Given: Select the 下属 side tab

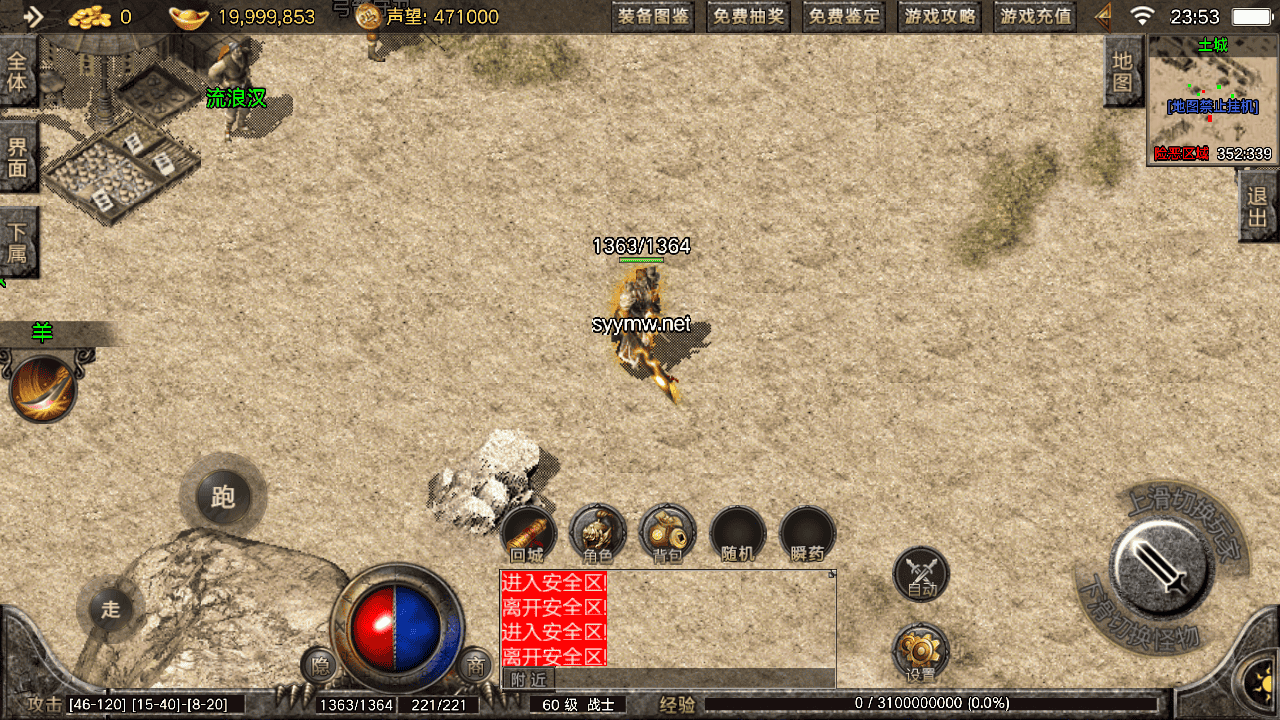Looking at the screenshot, I should click(18, 242).
